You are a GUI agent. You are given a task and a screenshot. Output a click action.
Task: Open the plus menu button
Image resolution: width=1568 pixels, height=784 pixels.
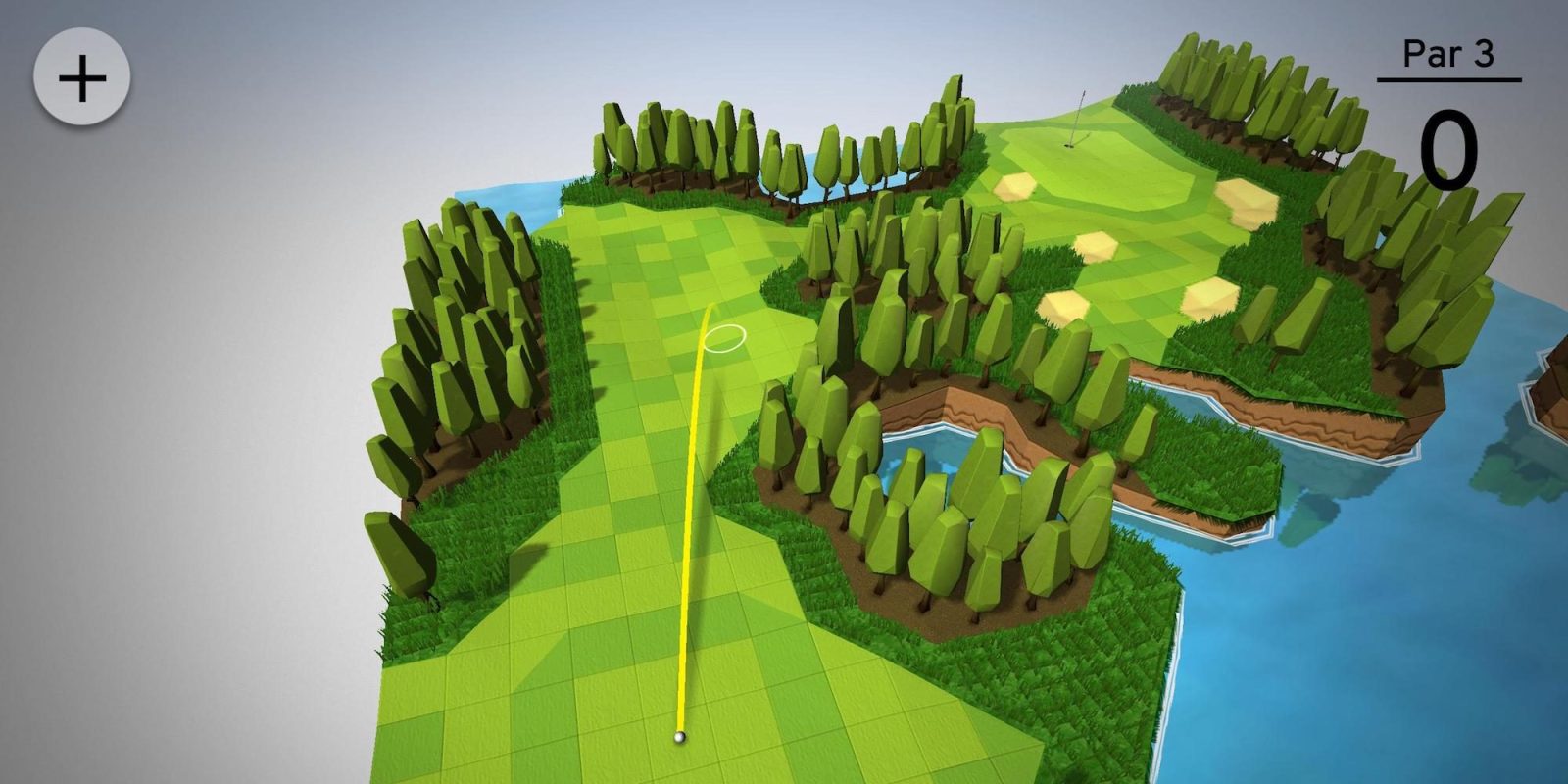coord(82,77)
